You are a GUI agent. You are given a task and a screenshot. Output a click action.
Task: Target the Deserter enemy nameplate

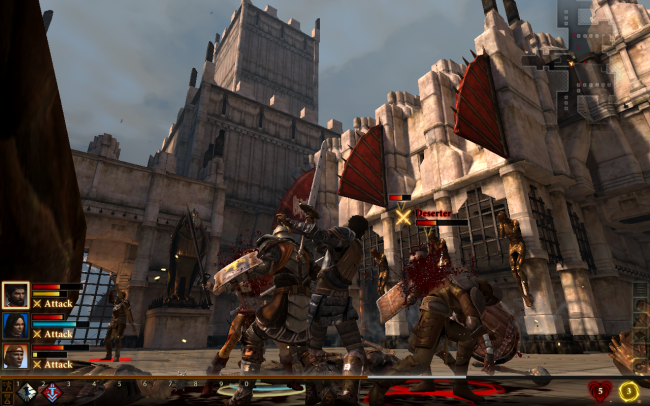(432, 213)
